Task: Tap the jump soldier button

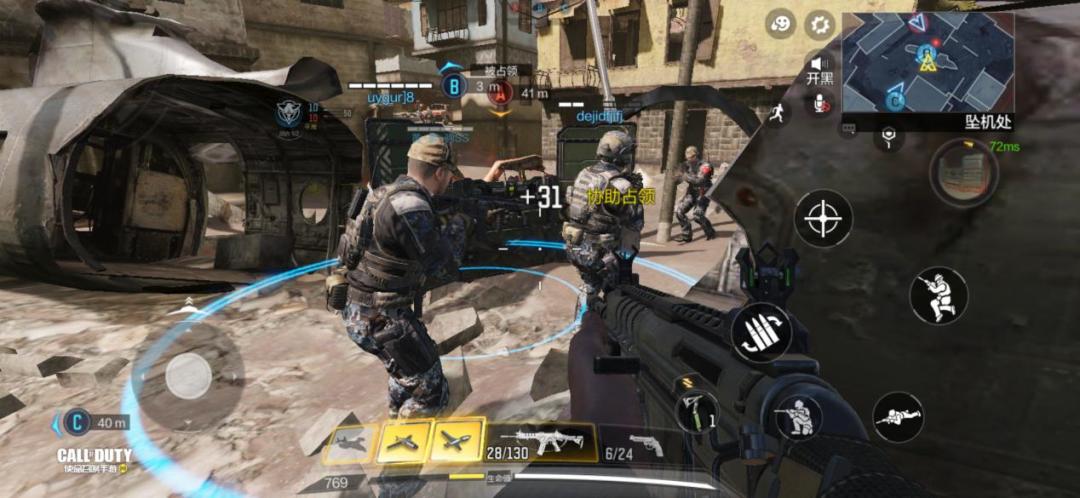Action: (x=938, y=296)
